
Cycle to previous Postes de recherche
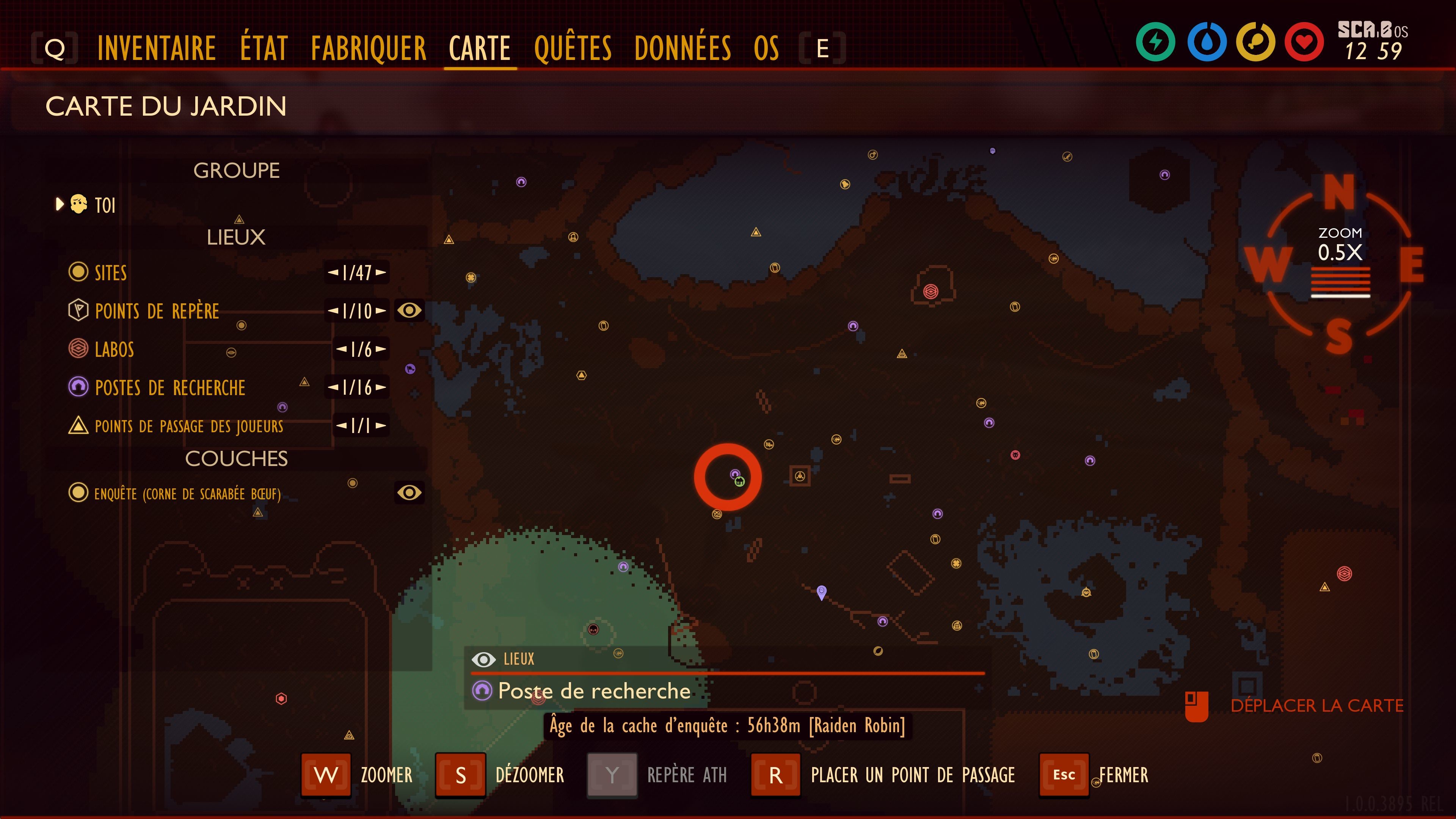coord(334,388)
